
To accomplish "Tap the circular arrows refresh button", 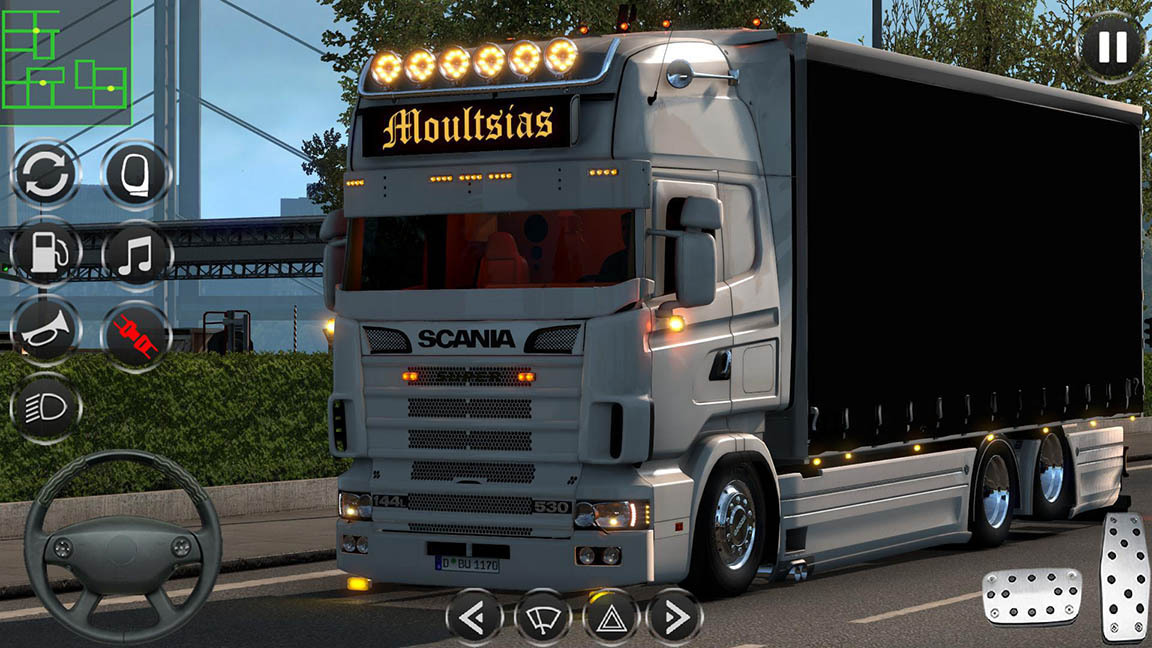I will point(46,174).
